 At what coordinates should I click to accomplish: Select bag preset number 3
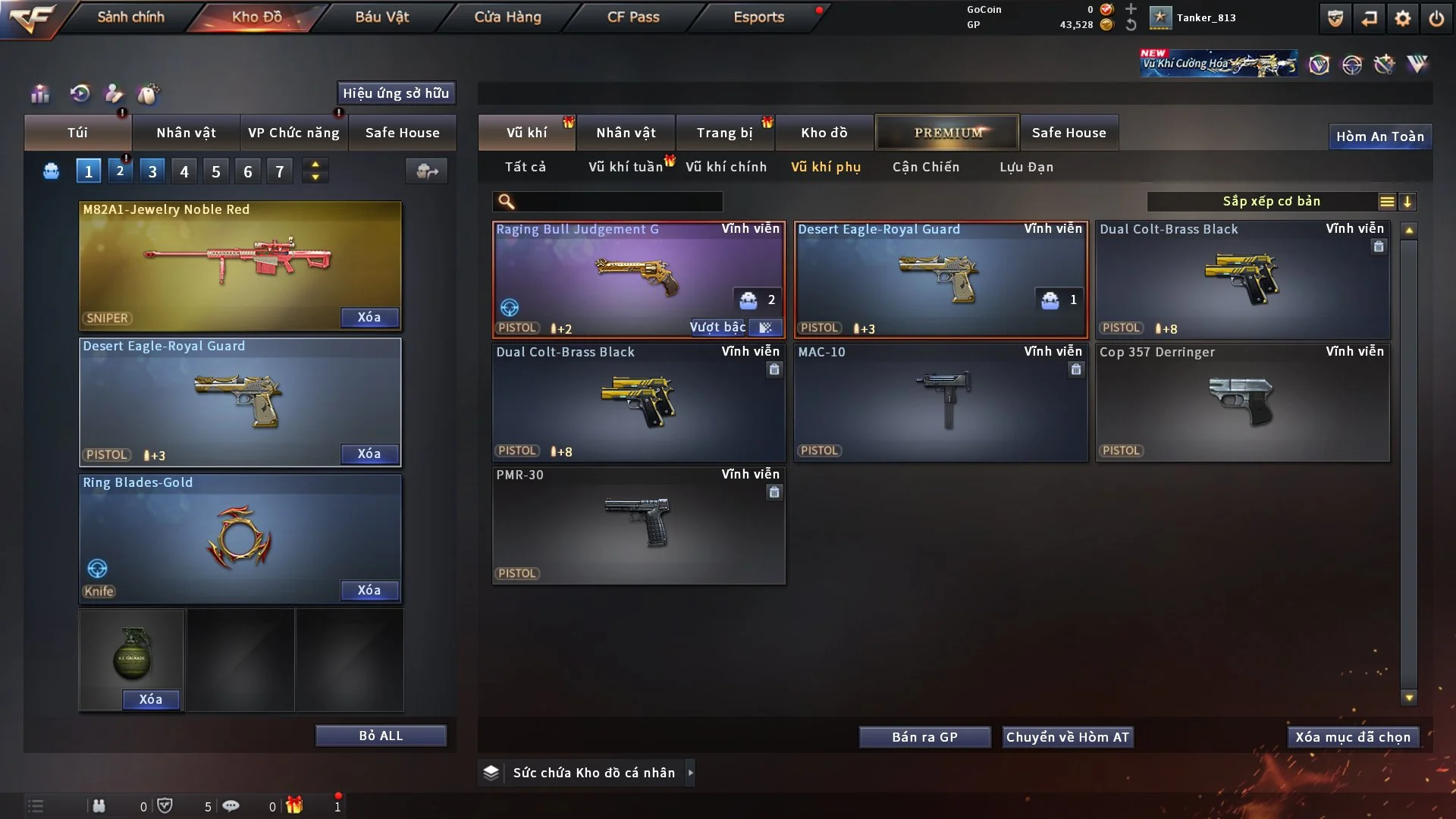[152, 171]
